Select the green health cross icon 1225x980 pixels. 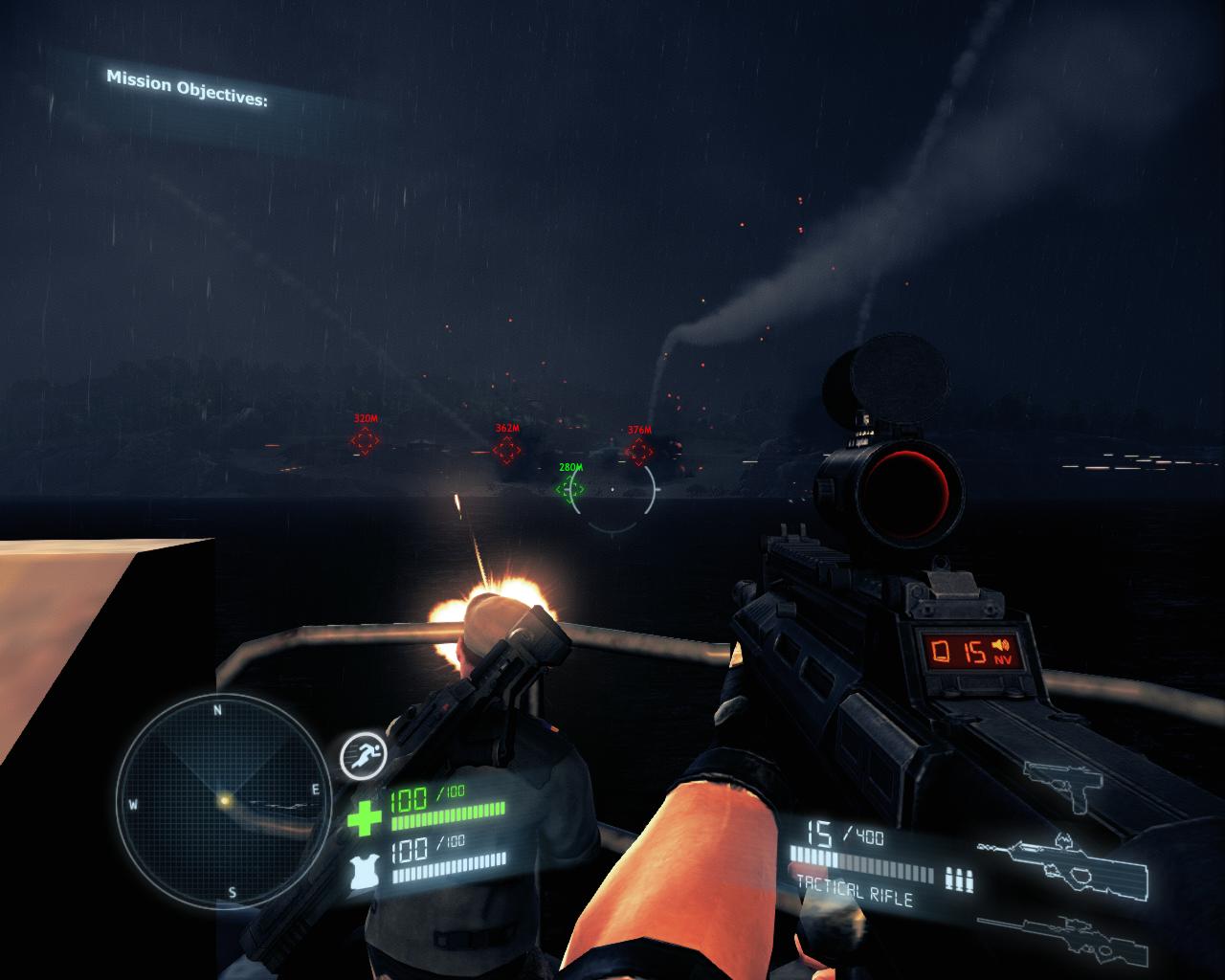[x=364, y=819]
